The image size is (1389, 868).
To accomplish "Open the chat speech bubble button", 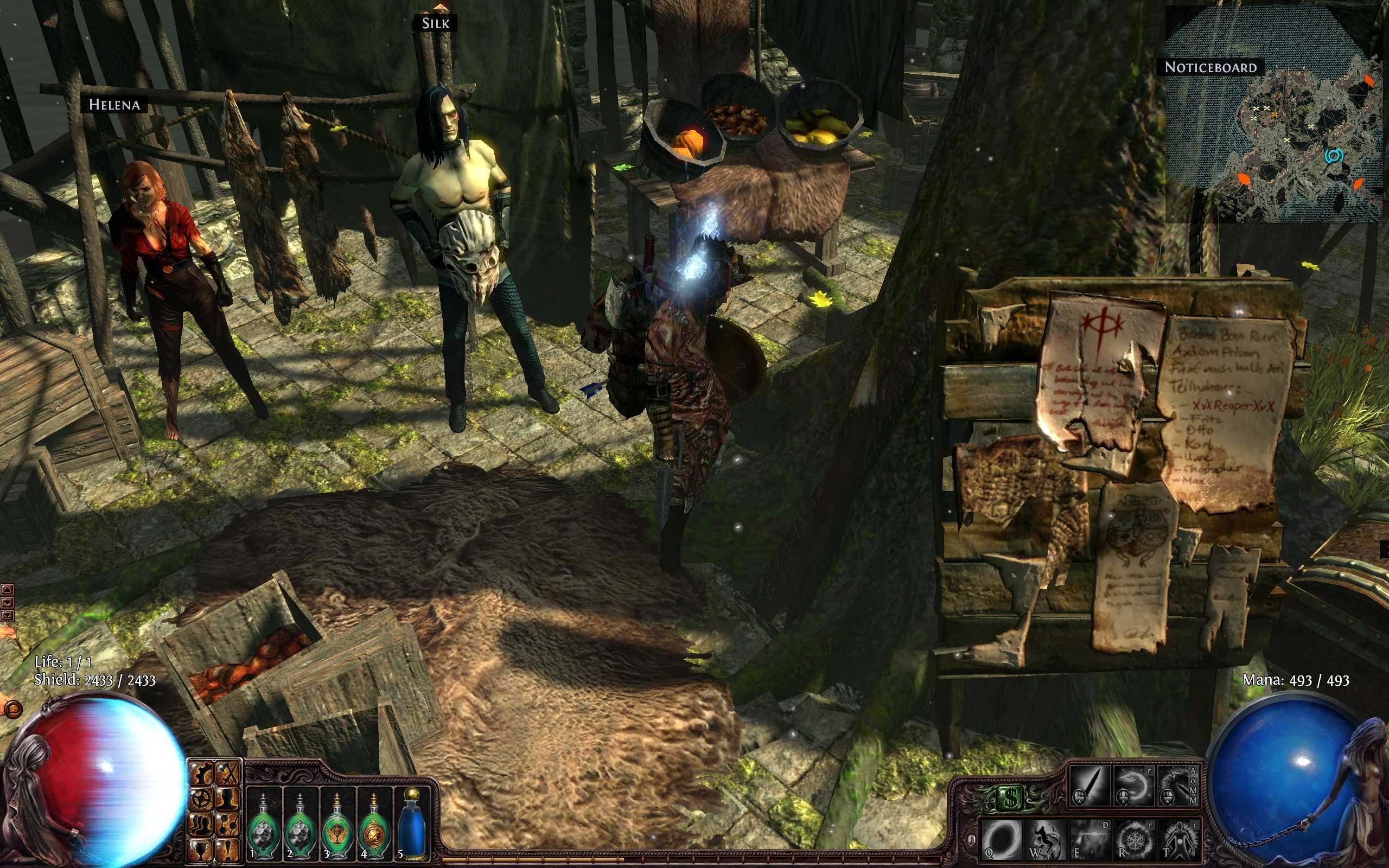I will coord(12,710).
